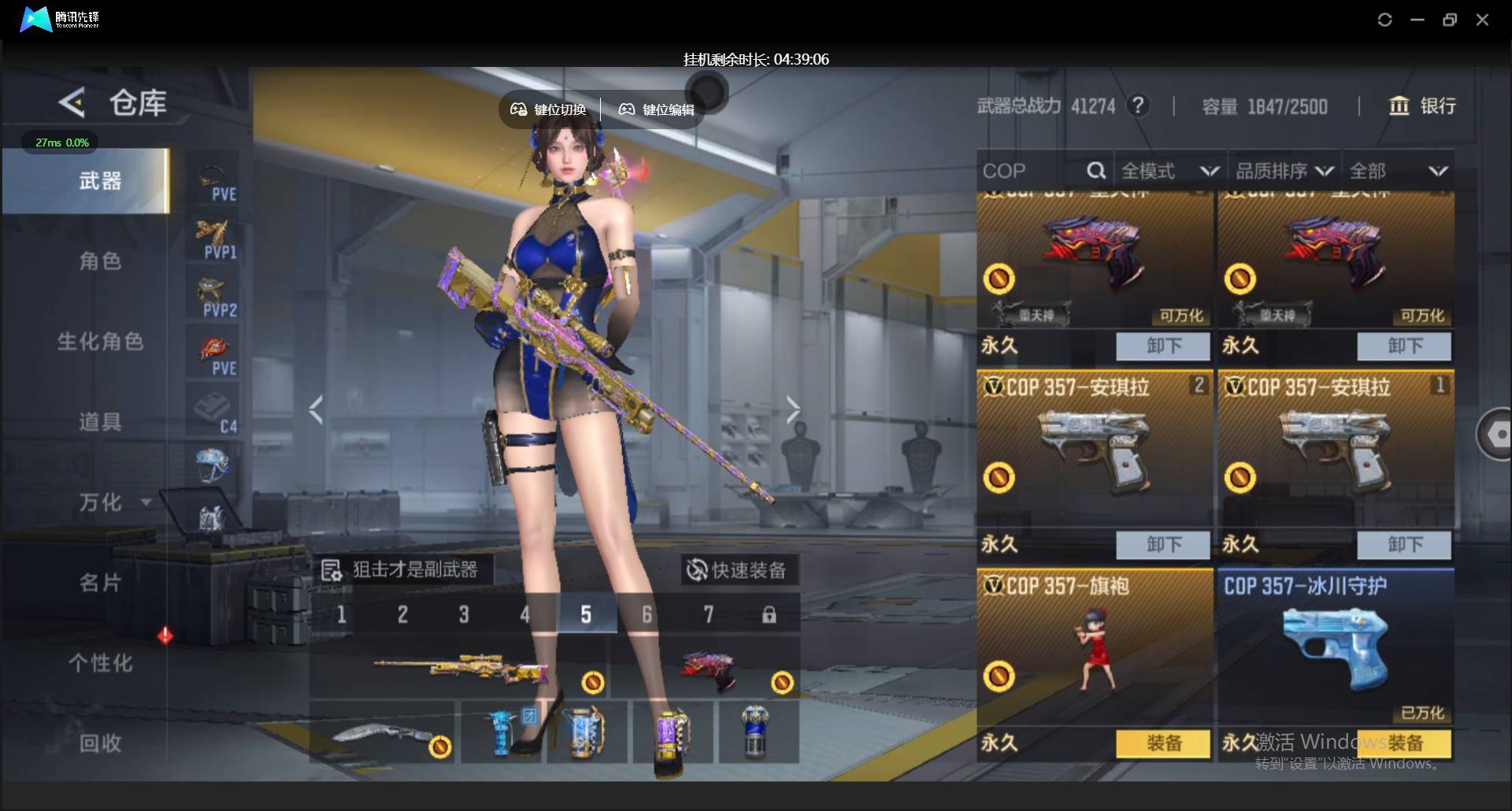
Task: Switch to the 个性化 category
Action: [x=100, y=663]
